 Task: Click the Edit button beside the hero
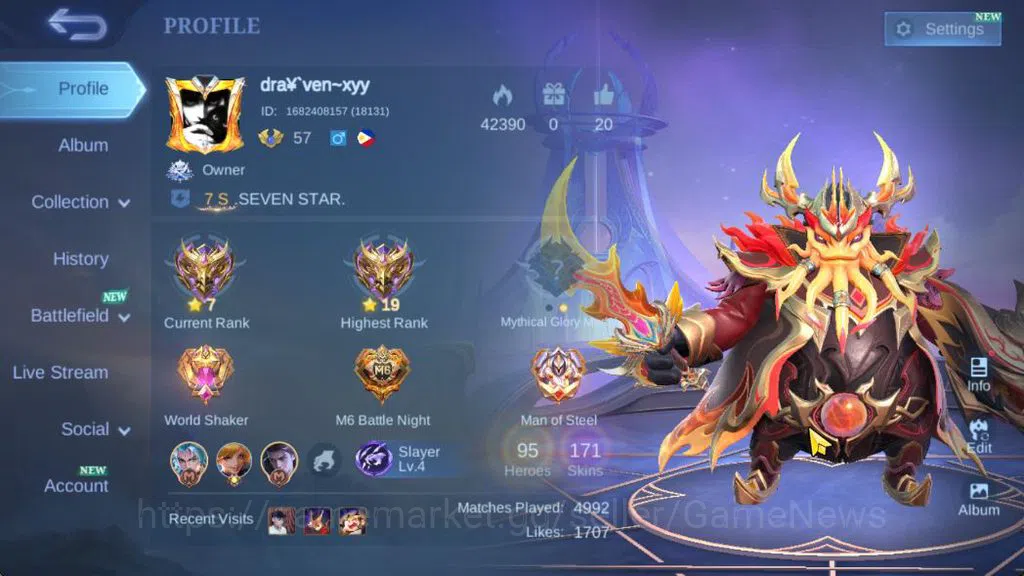[978, 436]
